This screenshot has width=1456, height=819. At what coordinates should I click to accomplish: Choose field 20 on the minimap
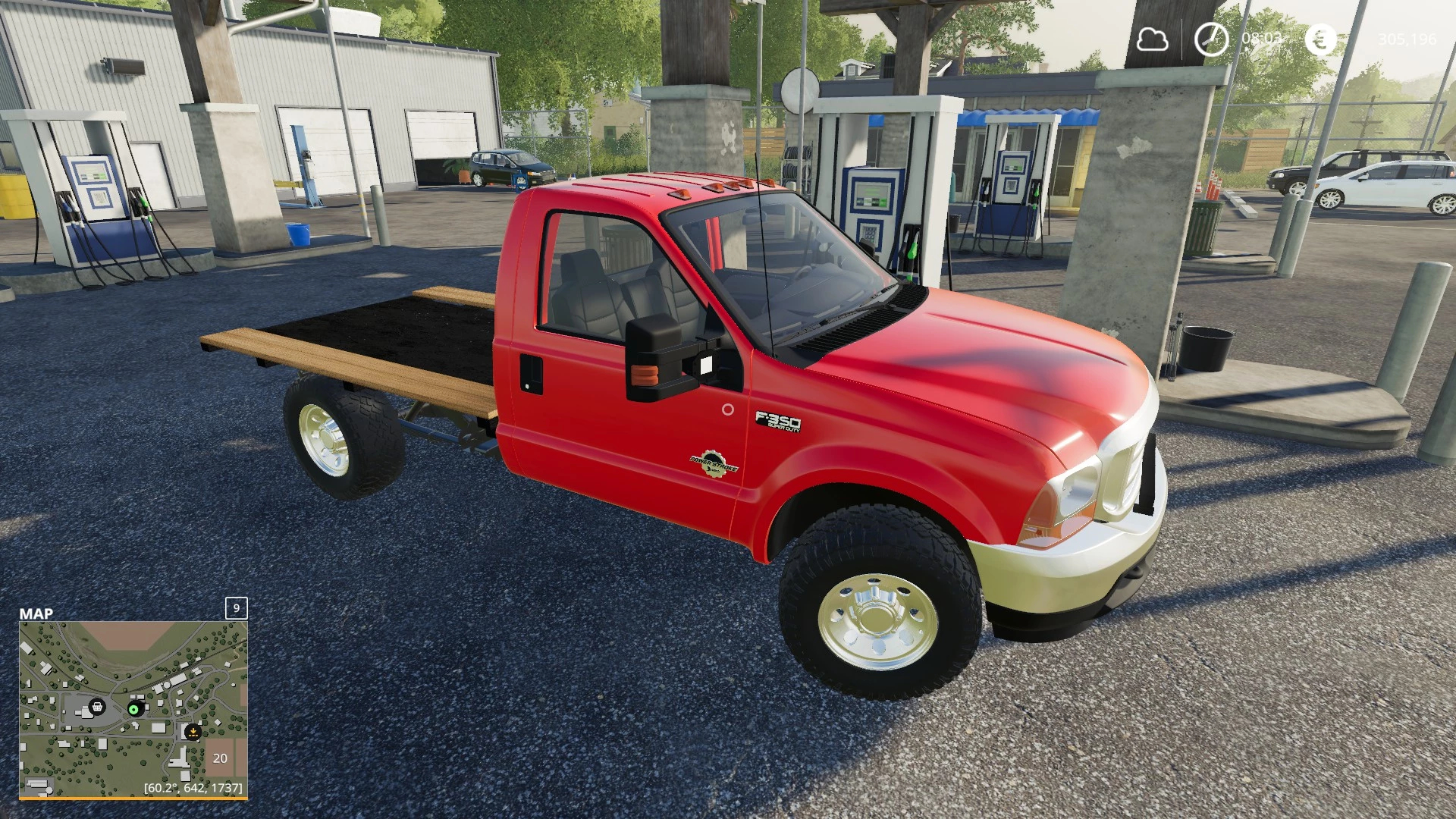(x=220, y=758)
